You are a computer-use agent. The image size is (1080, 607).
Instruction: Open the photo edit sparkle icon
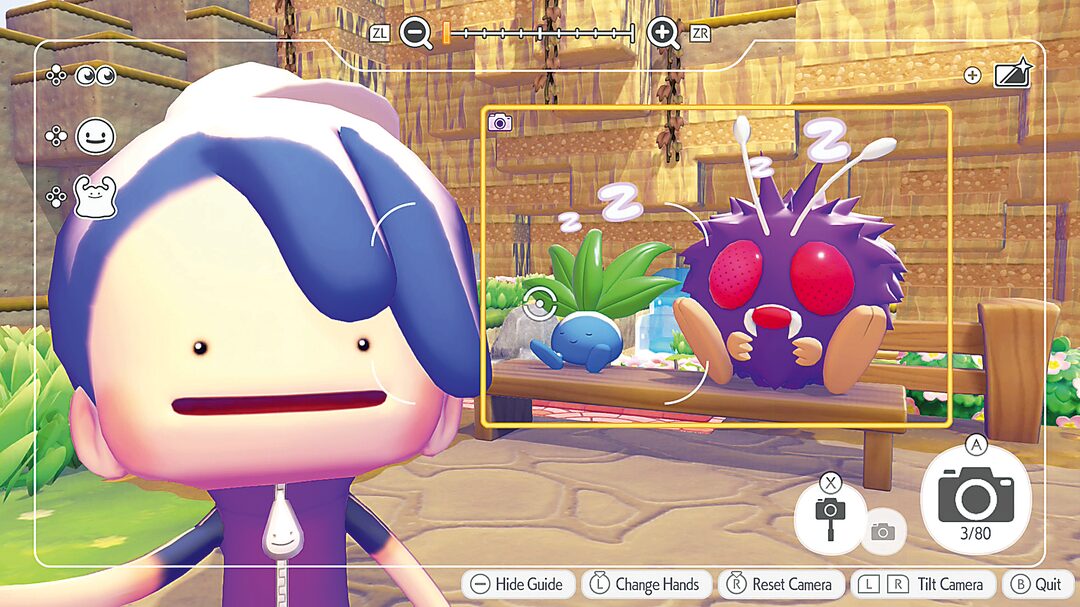(1012, 75)
